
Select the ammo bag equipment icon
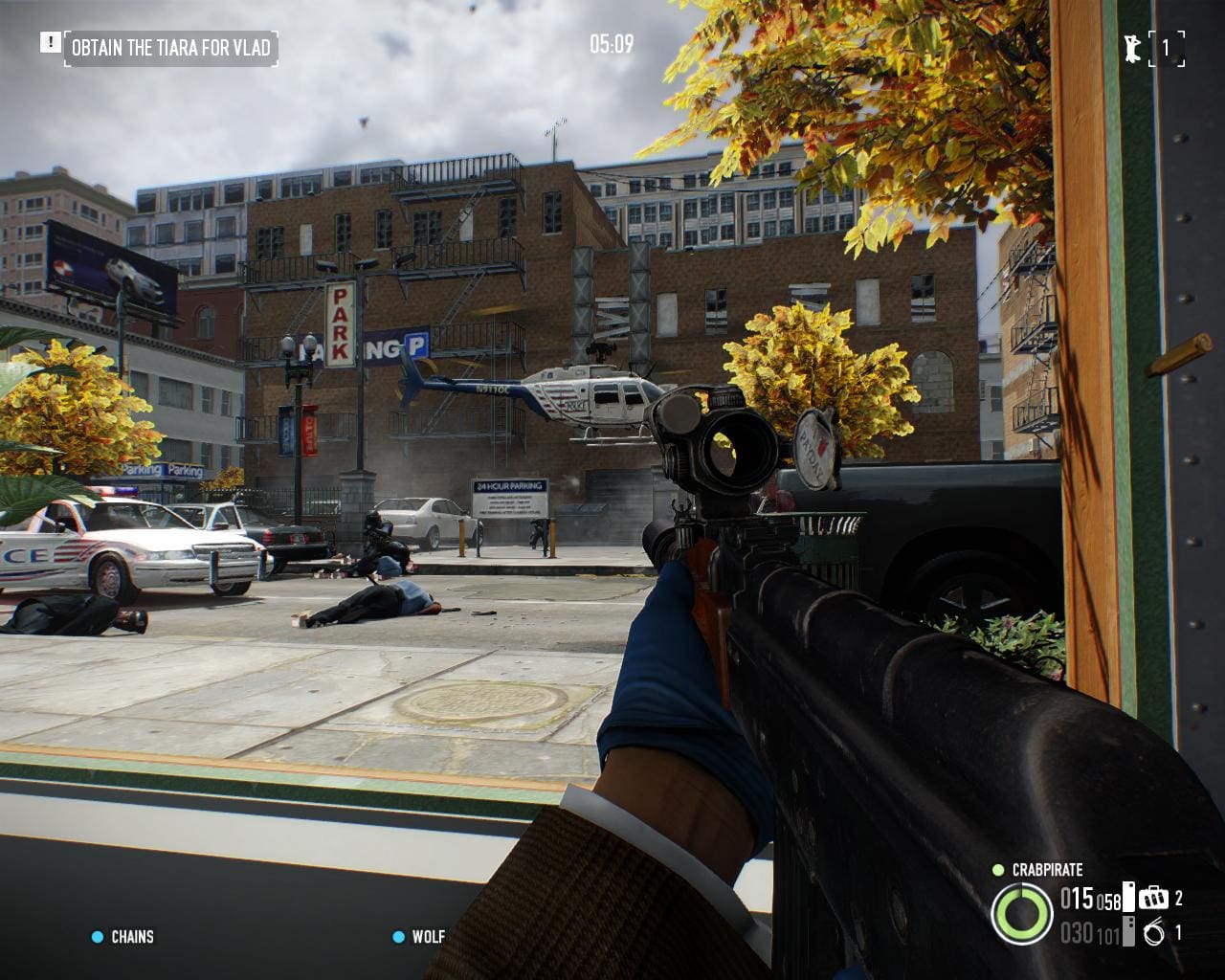[x=1153, y=898]
